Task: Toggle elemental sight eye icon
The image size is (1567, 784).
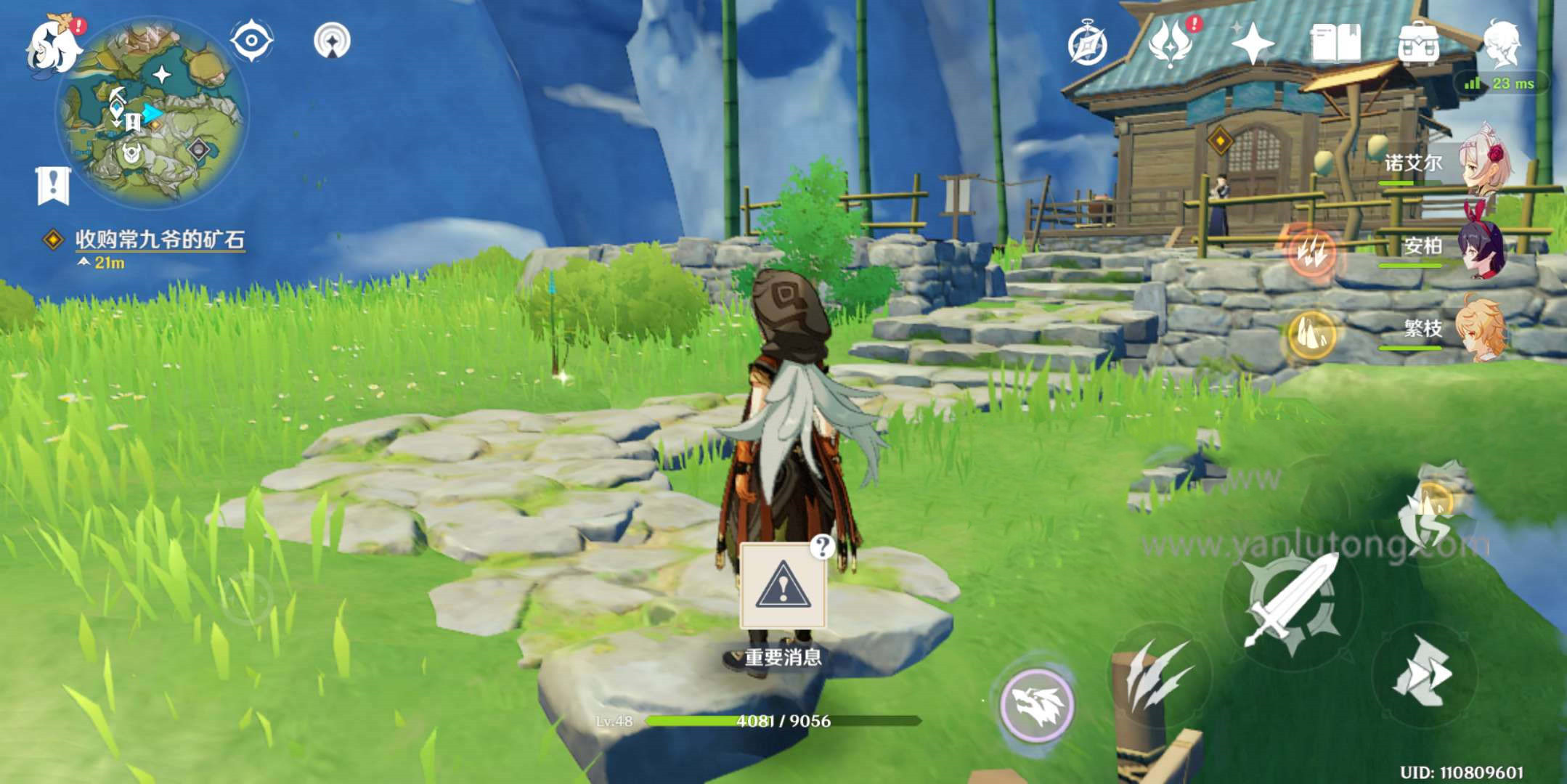Action: click(x=251, y=40)
